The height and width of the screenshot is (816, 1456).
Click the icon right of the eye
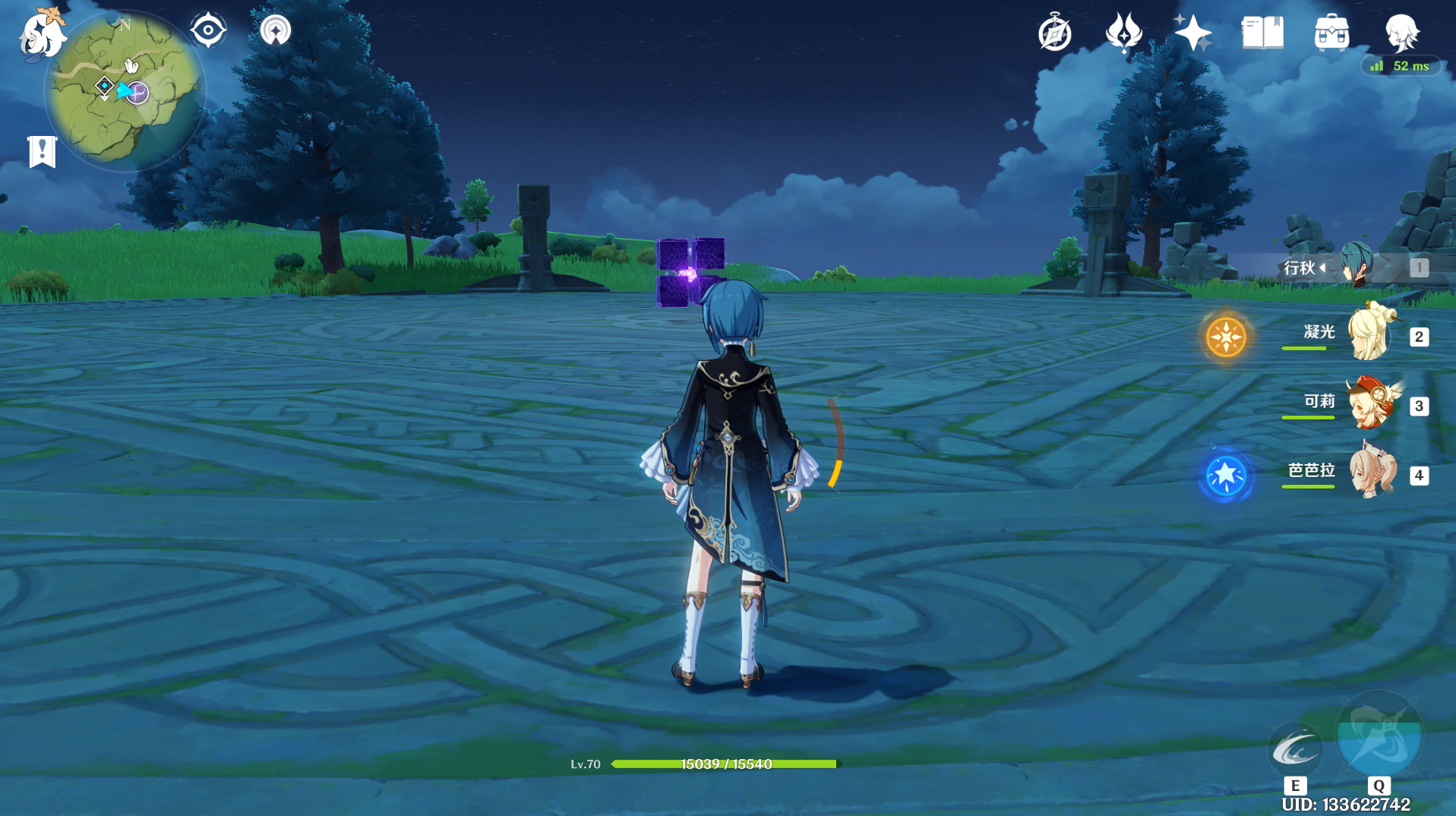click(x=275, y=31)
